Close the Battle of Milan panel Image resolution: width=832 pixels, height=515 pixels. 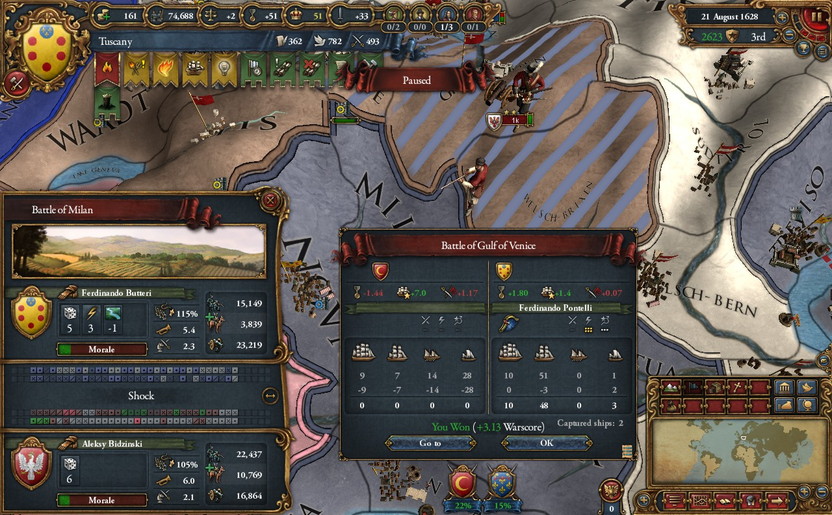click(x=269, y=199)
